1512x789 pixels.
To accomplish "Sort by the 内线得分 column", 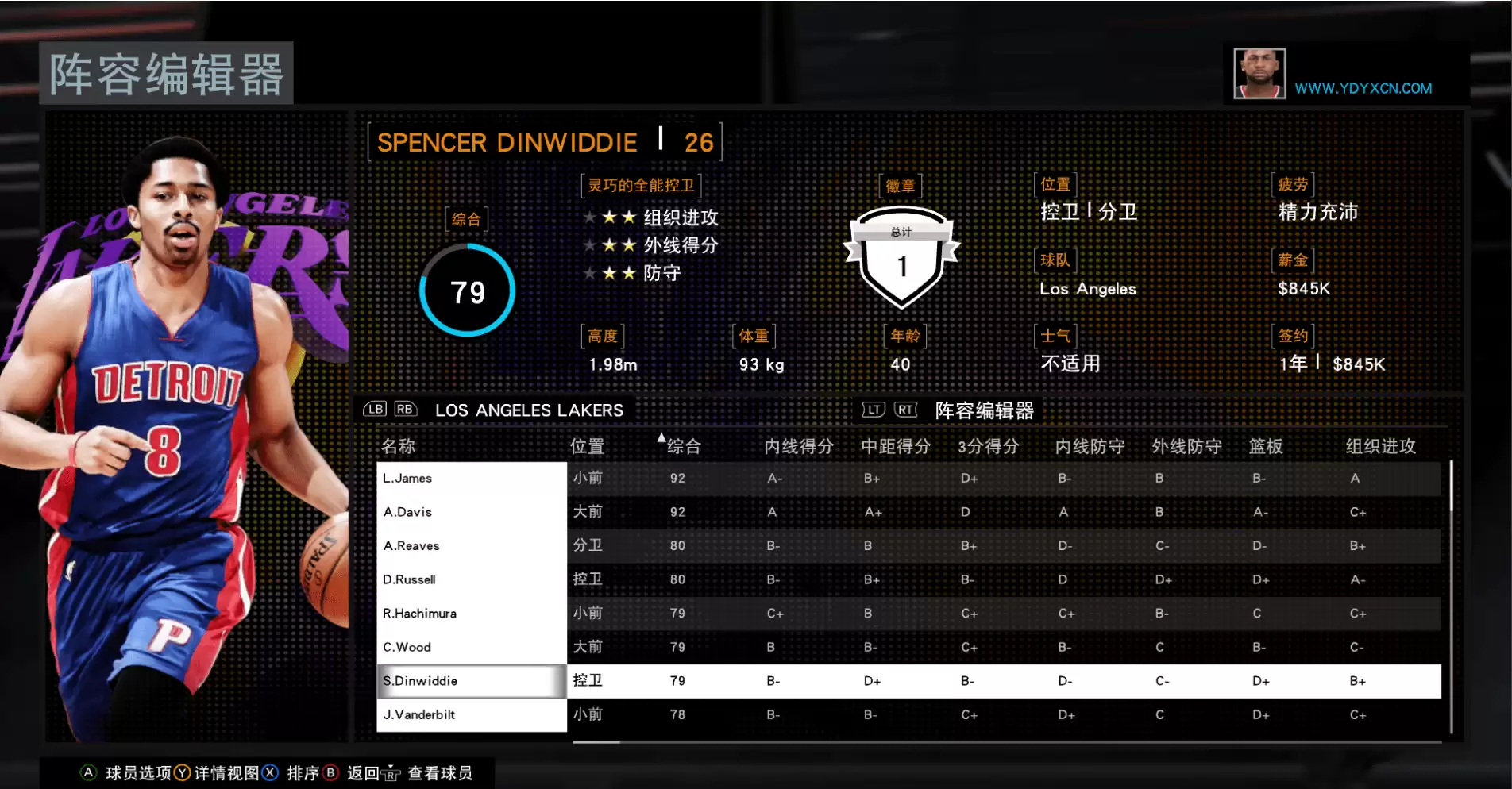I will point(798,446).
